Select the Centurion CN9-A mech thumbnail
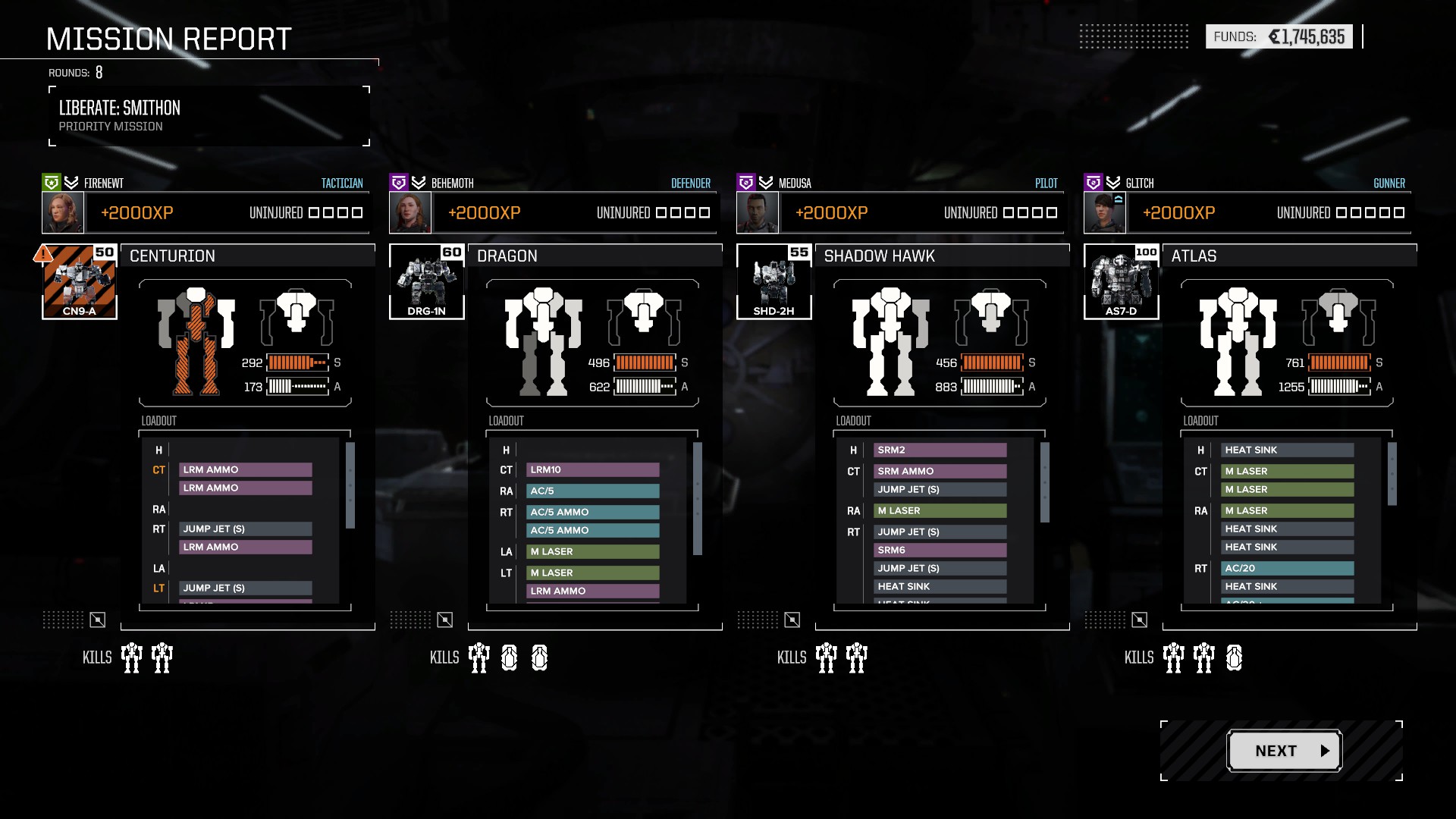The width and height of the screenshot is (1456, 819). tap(80, 281)
